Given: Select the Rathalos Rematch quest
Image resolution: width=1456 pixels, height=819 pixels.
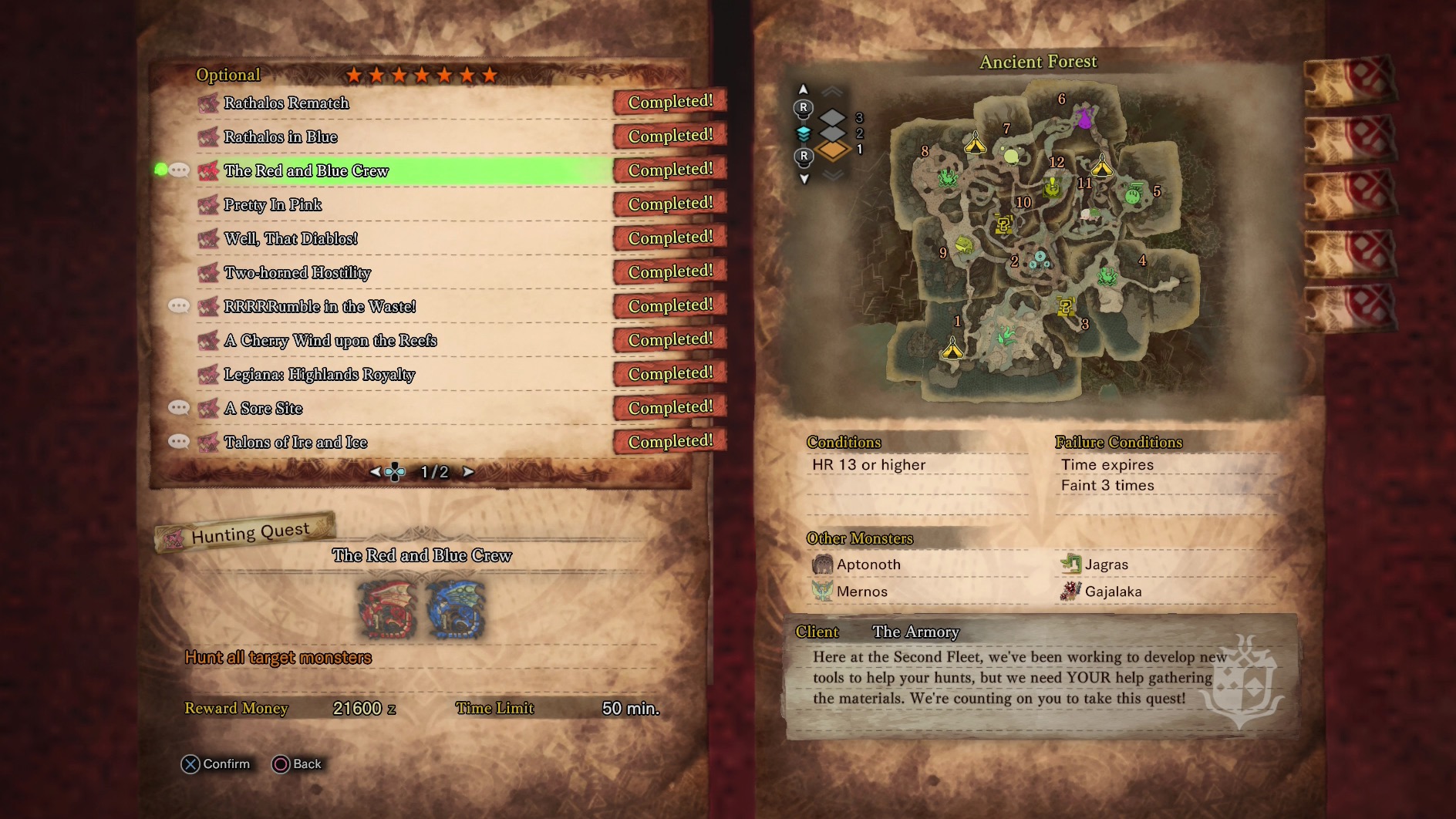Looking at the screenshot, I should [x=286, y=103].
